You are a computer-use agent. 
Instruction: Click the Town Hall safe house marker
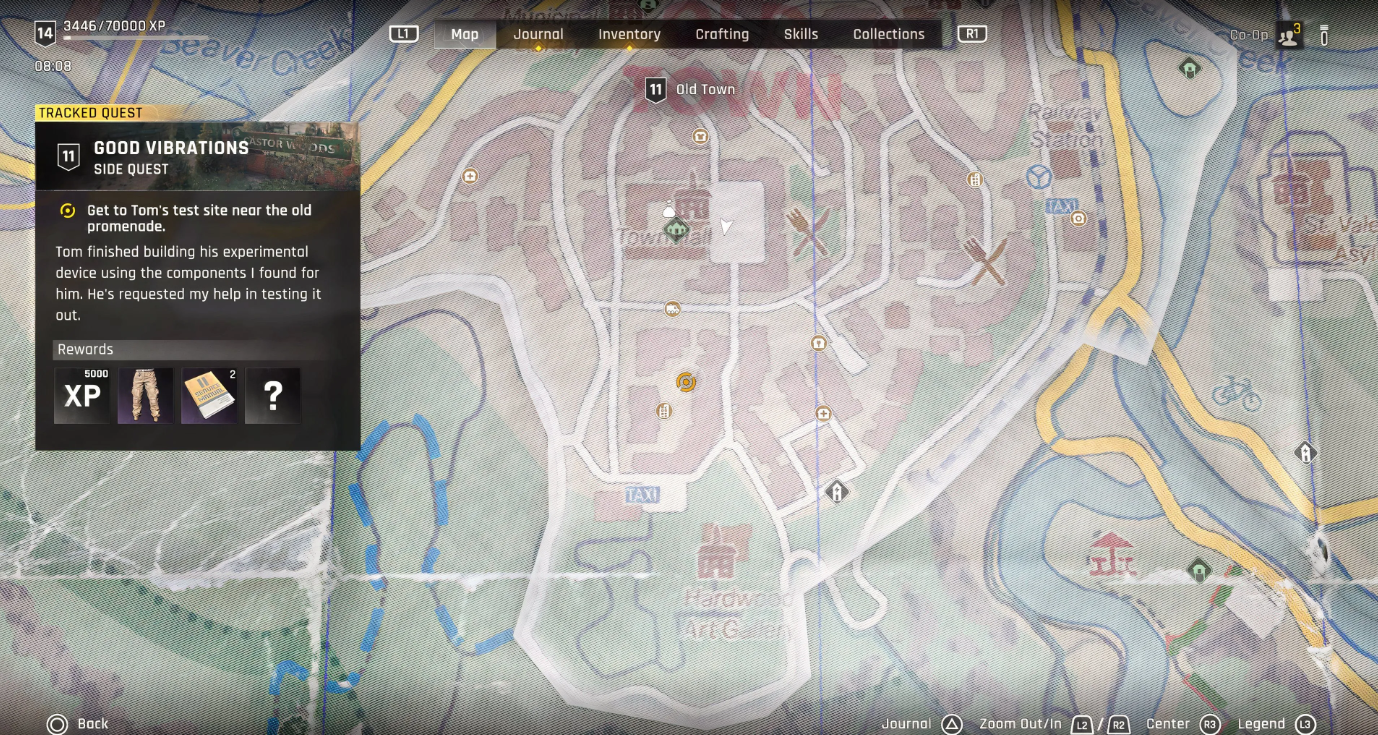click(677, 230)
